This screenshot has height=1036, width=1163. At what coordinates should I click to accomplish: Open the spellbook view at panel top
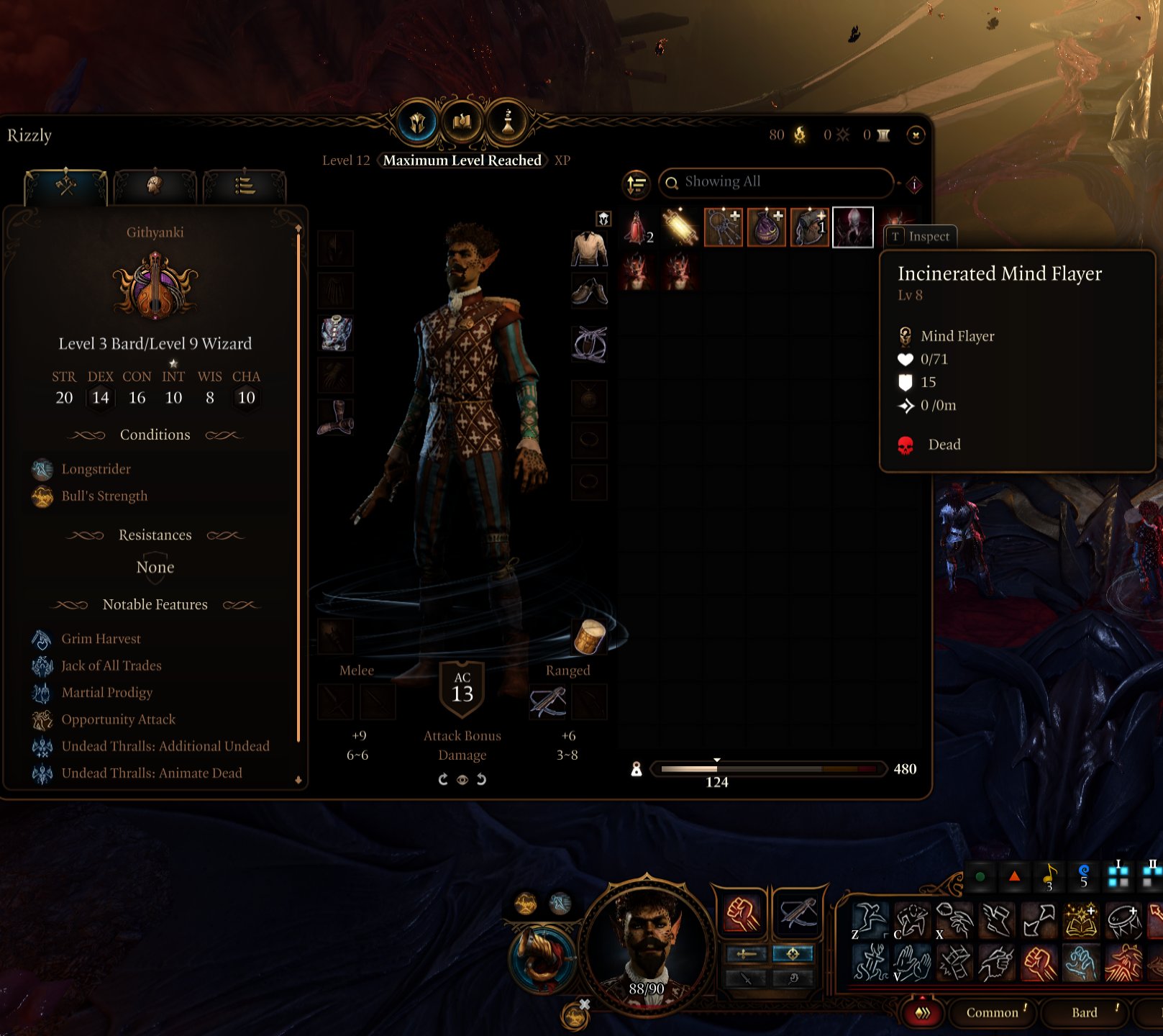coord(462,122)
